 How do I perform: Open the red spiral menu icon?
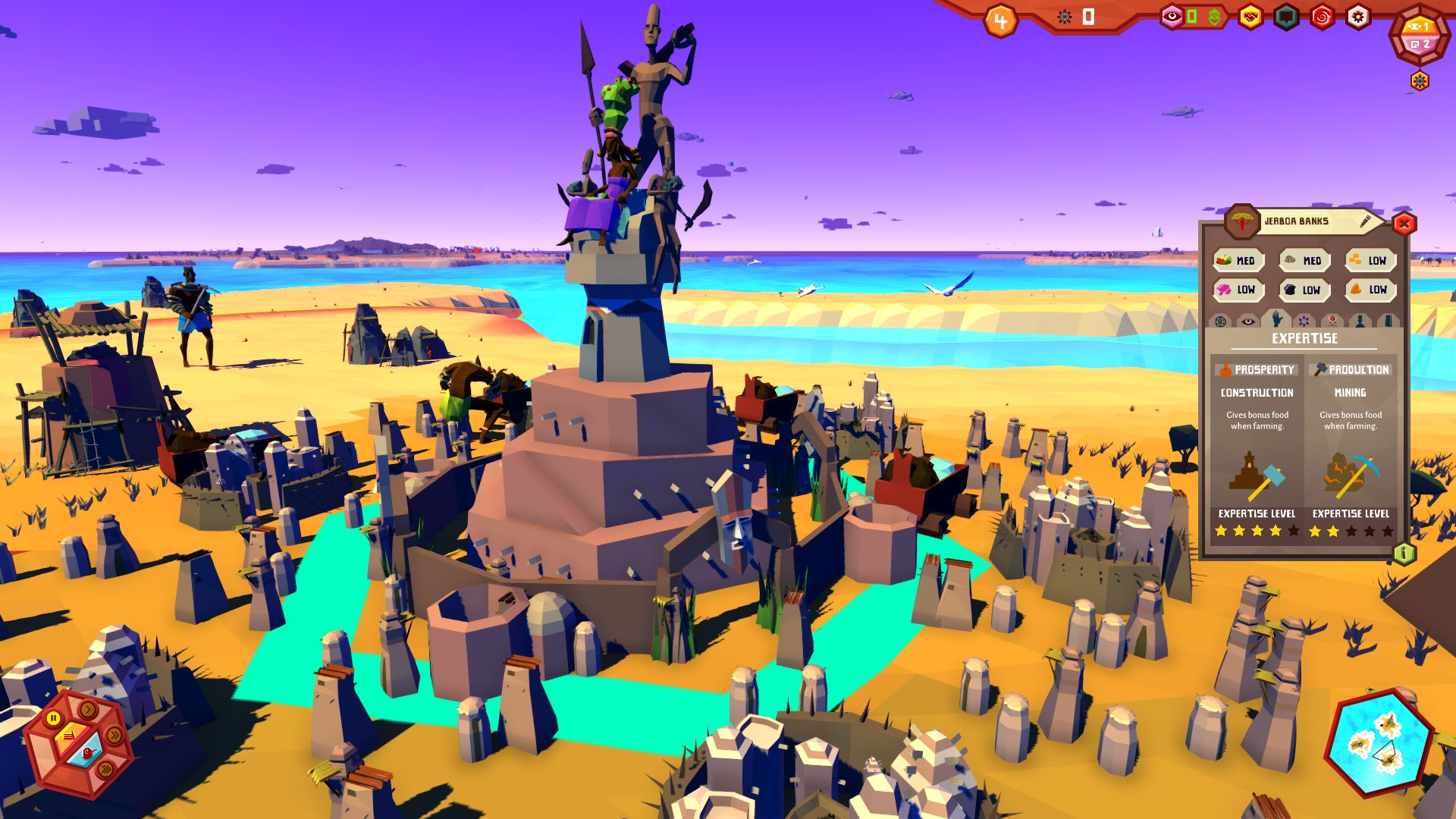(1322, 17)
